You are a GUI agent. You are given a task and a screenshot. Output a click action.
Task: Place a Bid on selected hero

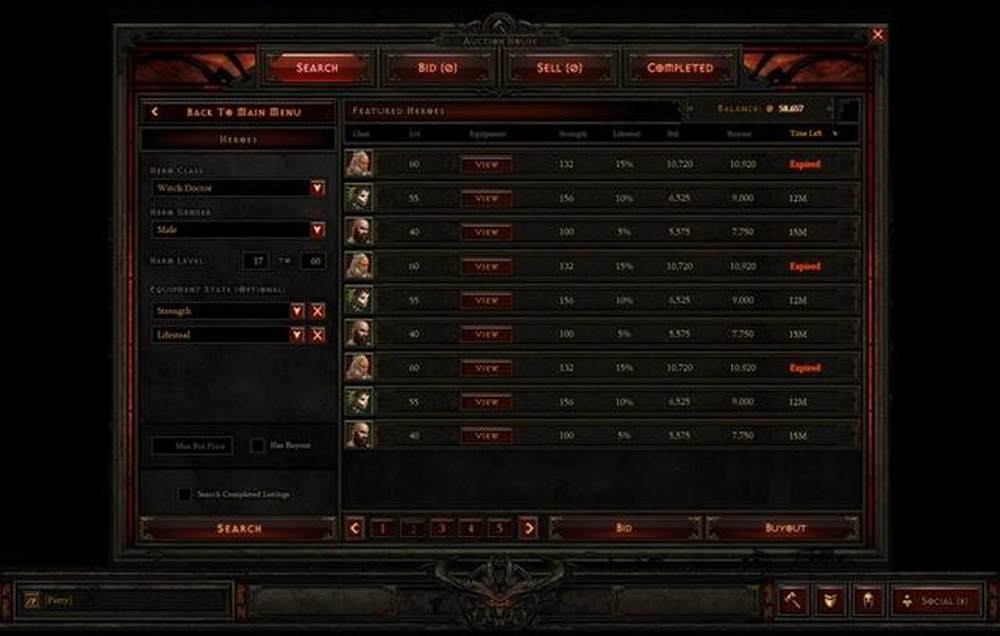[x=623, y=528]
